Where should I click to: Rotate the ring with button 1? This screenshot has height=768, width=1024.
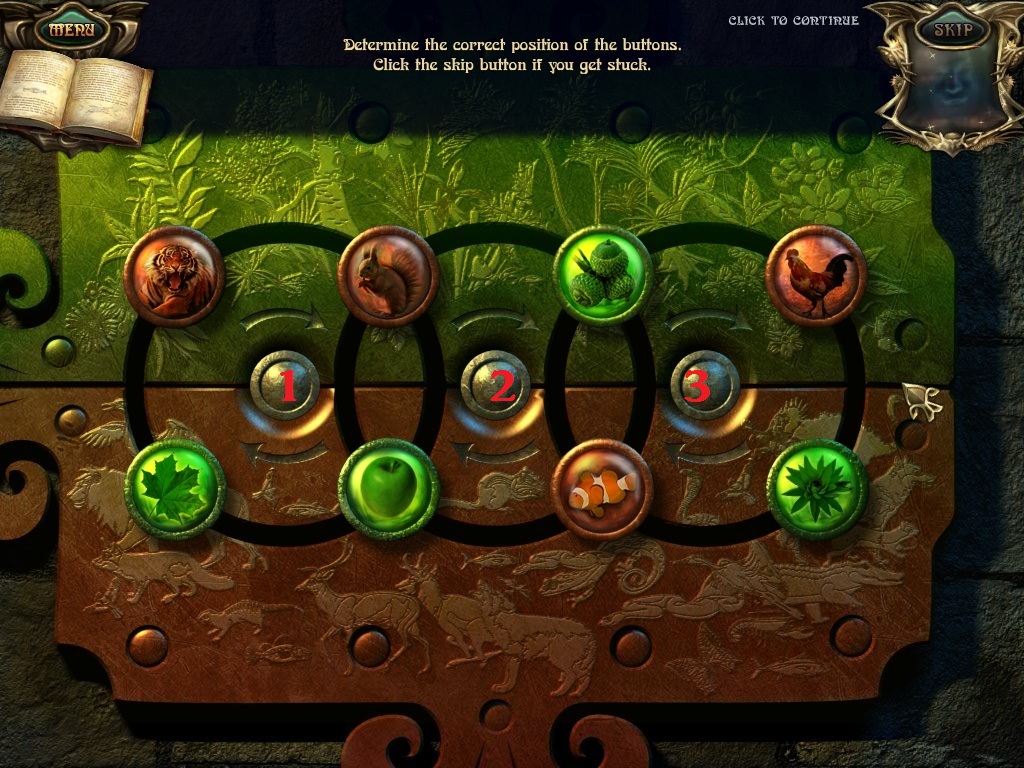[x=286, y=385]
